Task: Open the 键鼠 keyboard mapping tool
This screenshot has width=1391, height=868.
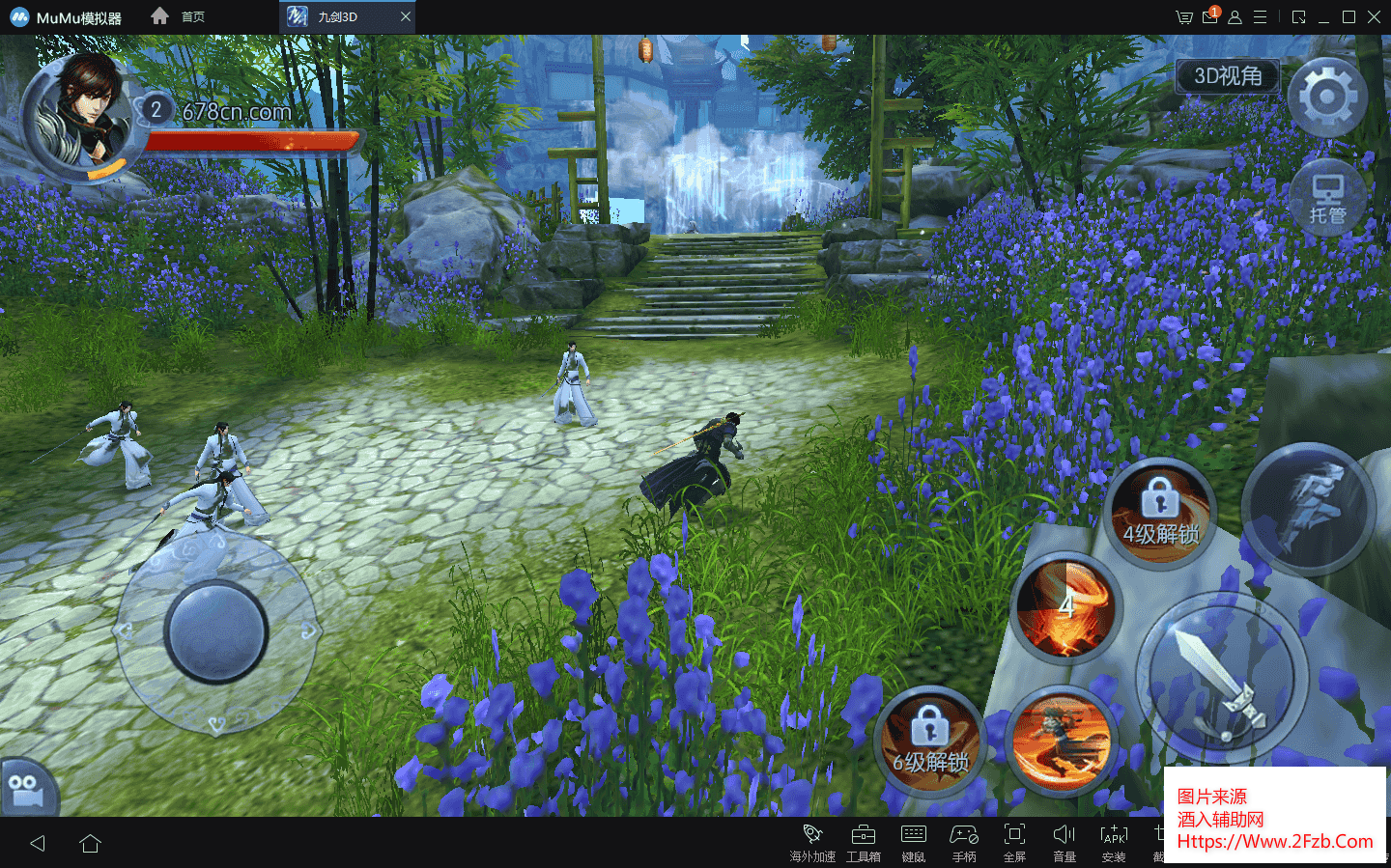Action: [x=913, y=842]
